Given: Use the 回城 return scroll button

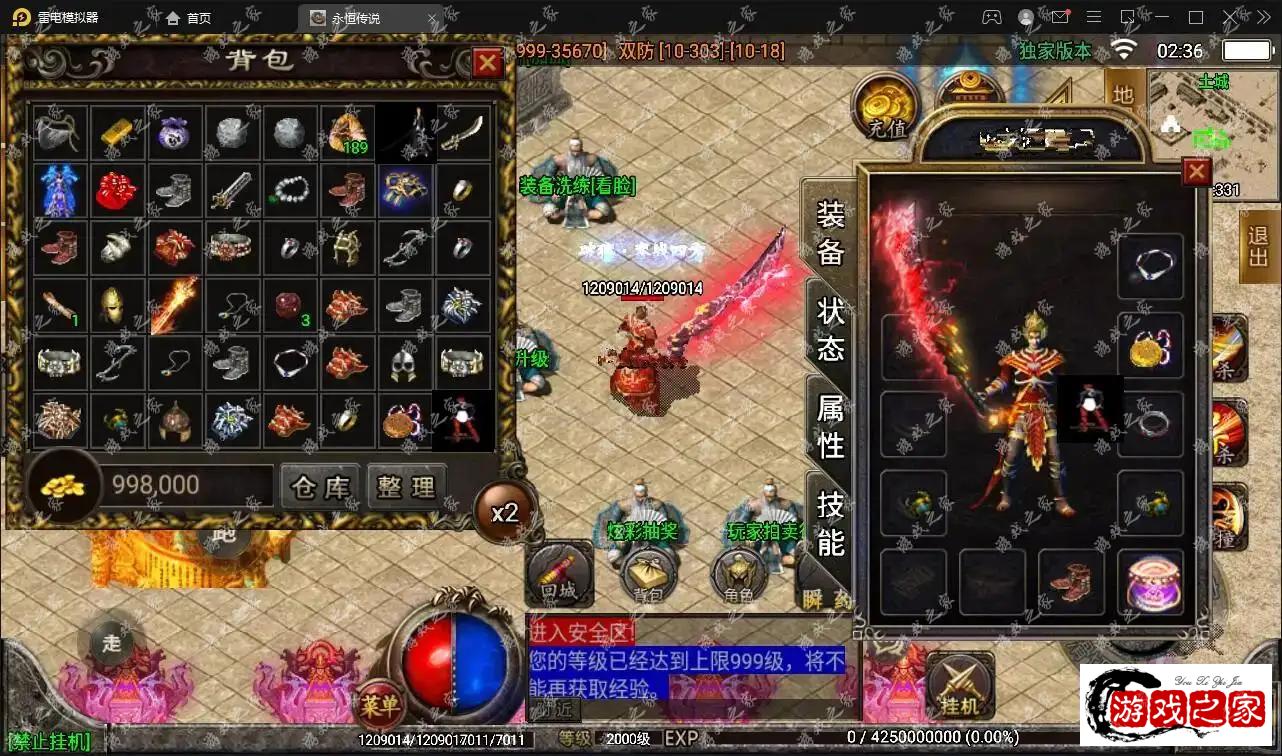Looking at the screenshot, I should point(559,574).
